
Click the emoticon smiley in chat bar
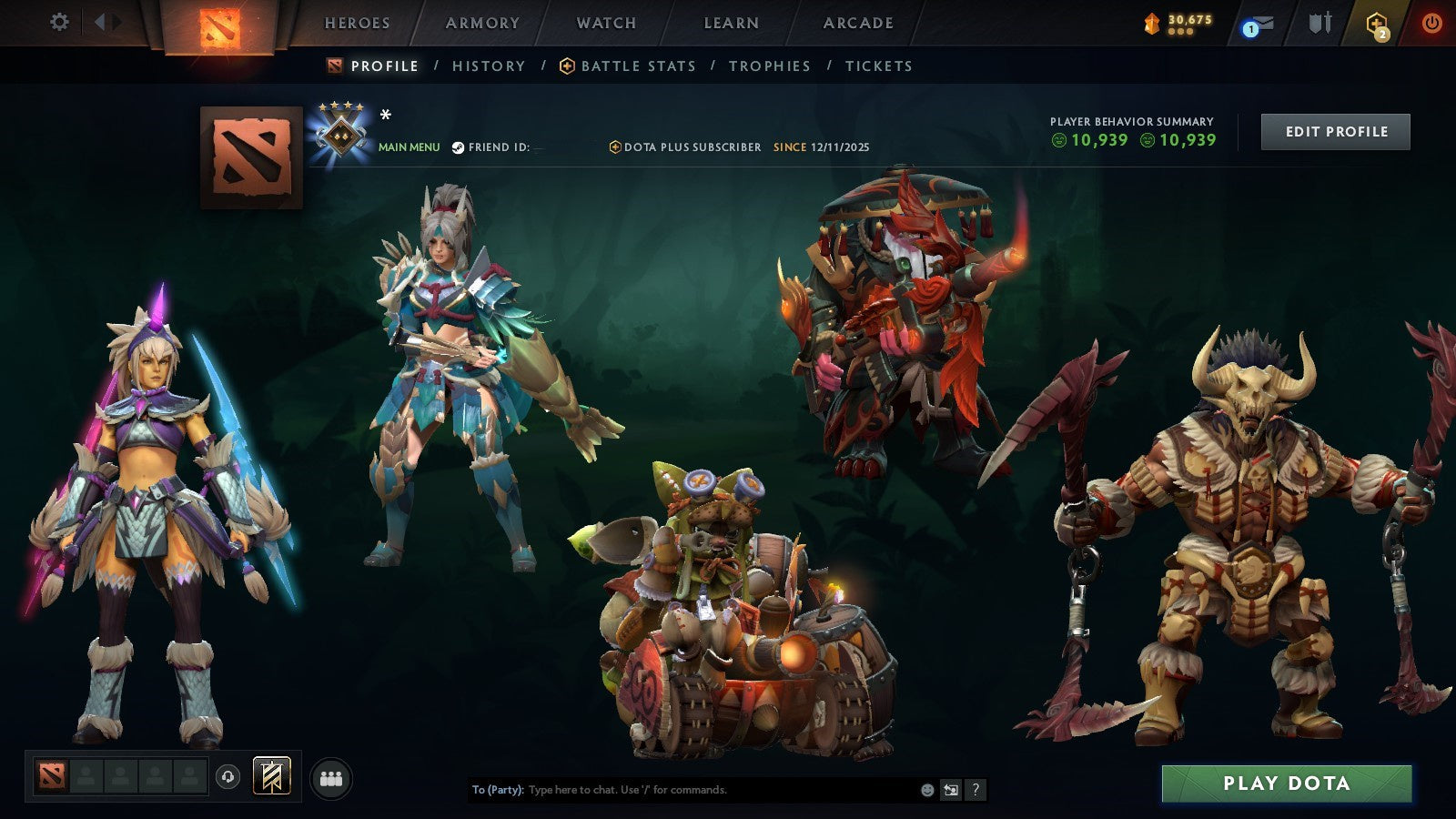coord(926,788)
